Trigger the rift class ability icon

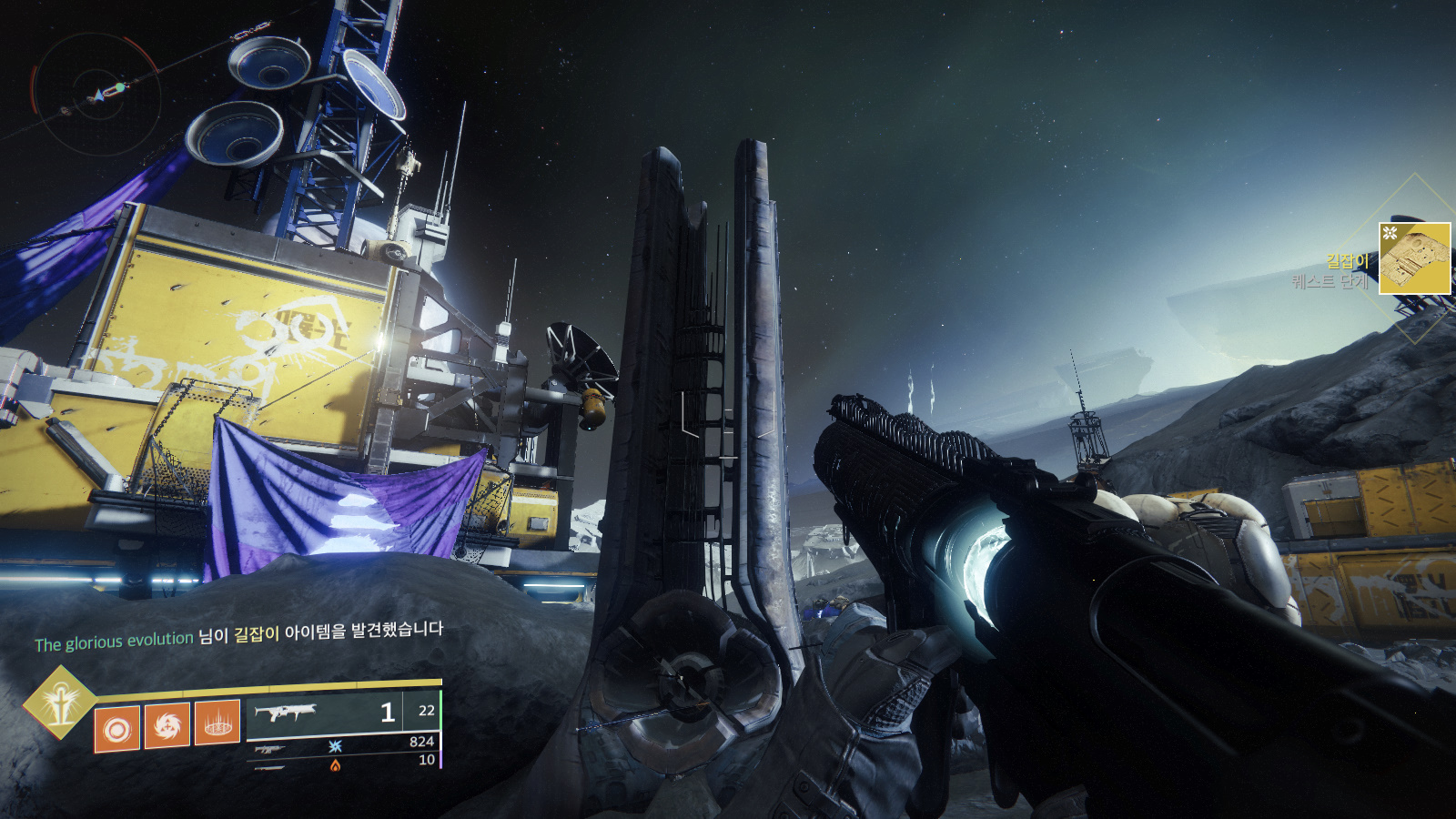pos(217,723)
